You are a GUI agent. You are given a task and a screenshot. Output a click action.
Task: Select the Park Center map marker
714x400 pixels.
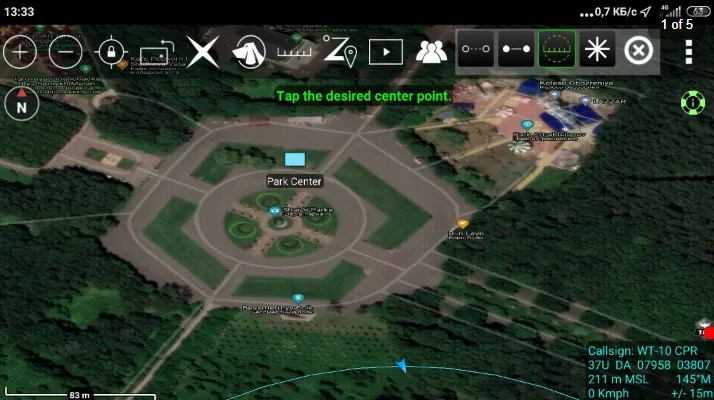pyautogui.click(x=294, y=159)
